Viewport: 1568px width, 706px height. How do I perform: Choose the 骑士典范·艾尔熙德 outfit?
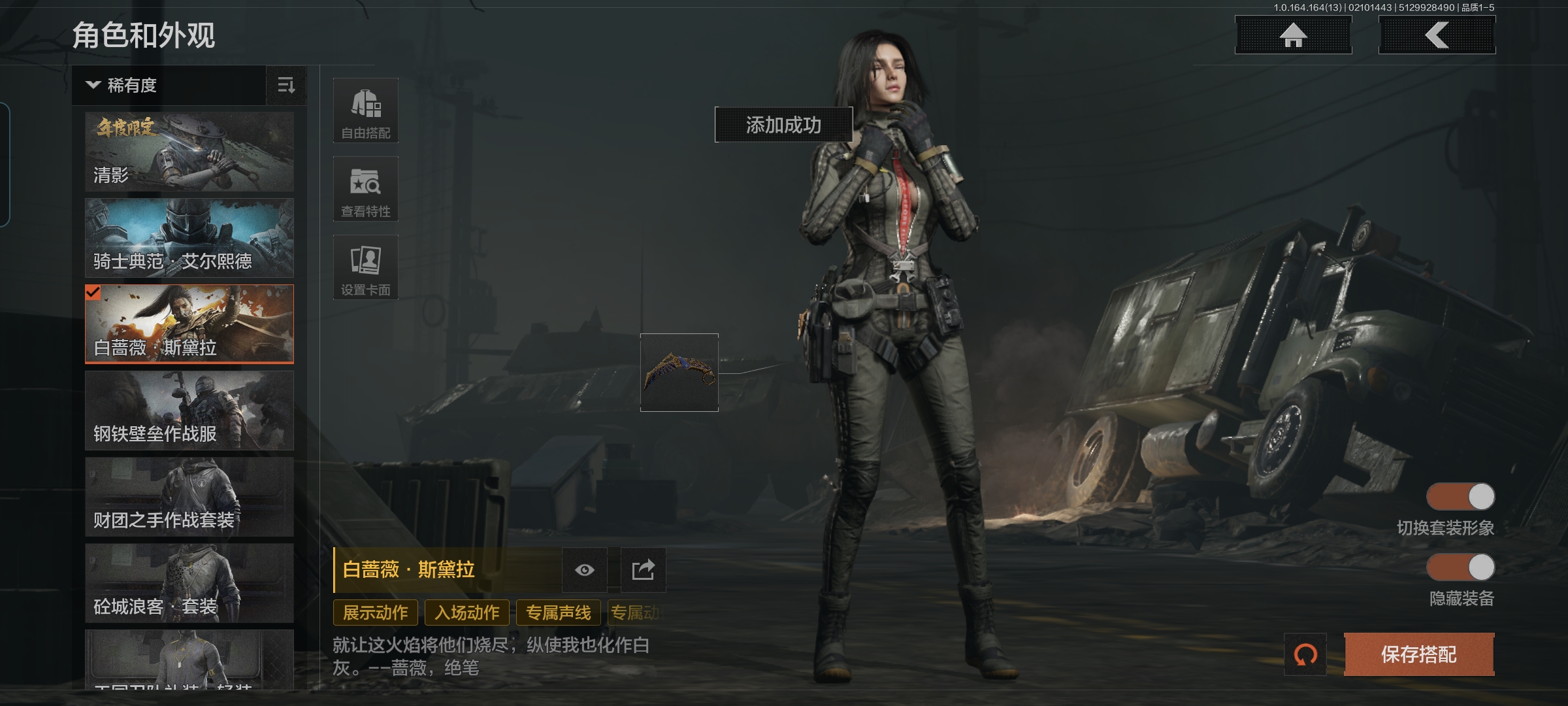click(189, 238)
